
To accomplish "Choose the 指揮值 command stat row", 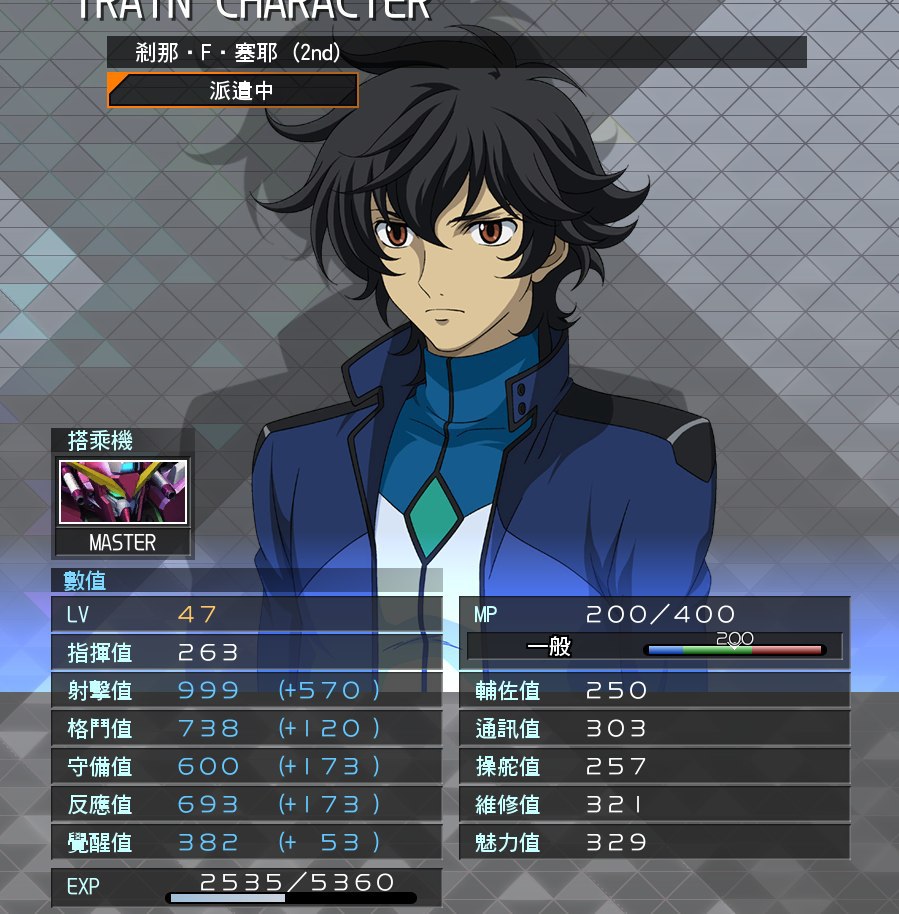I will [246, 653].
